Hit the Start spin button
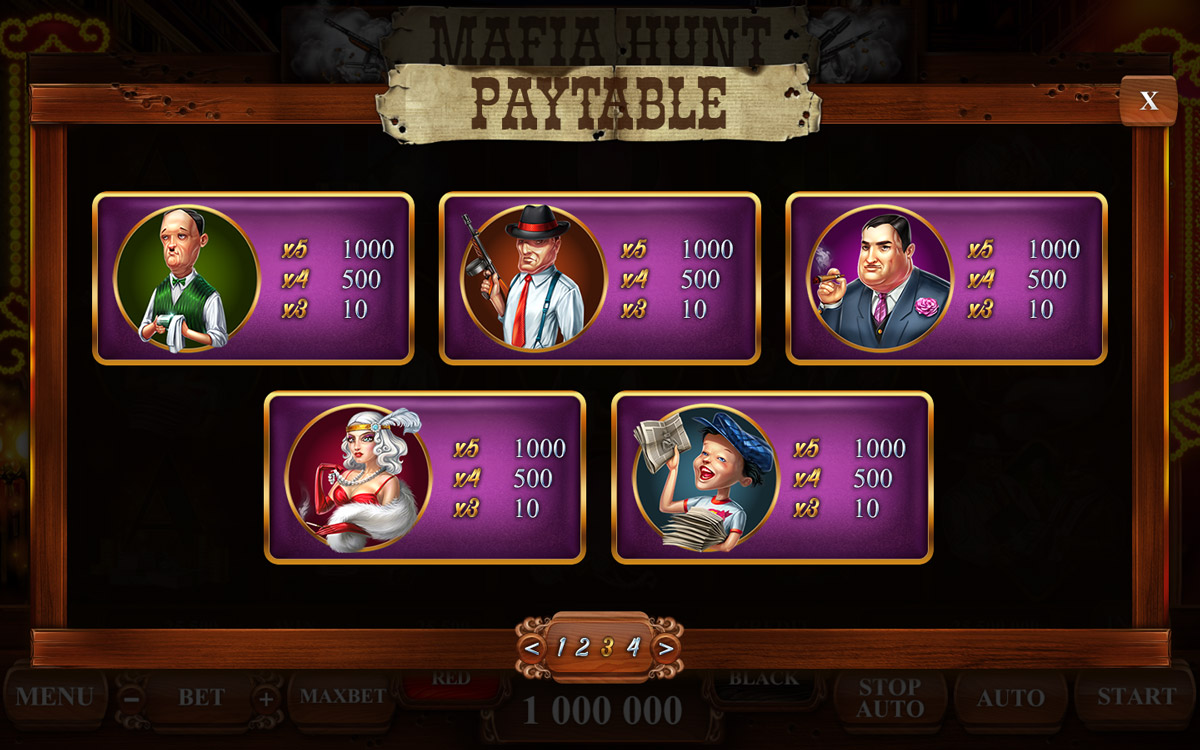 click(1136, 697)
